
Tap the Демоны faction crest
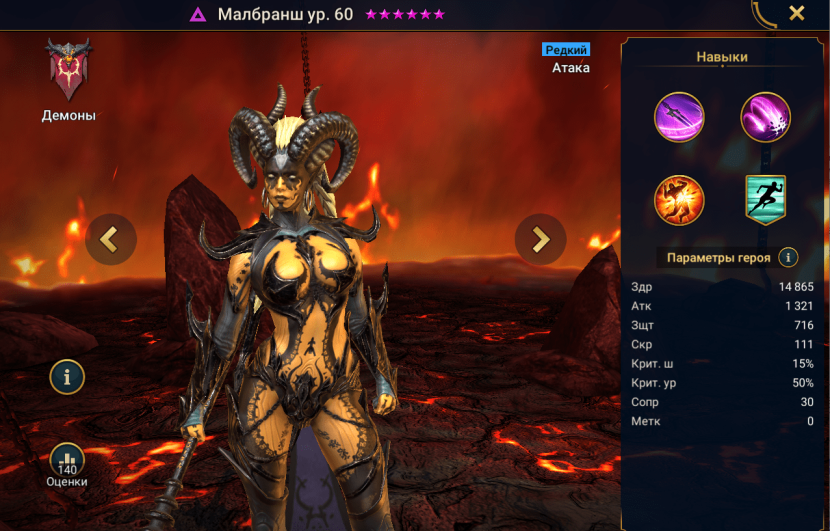(x=68, y=70)
